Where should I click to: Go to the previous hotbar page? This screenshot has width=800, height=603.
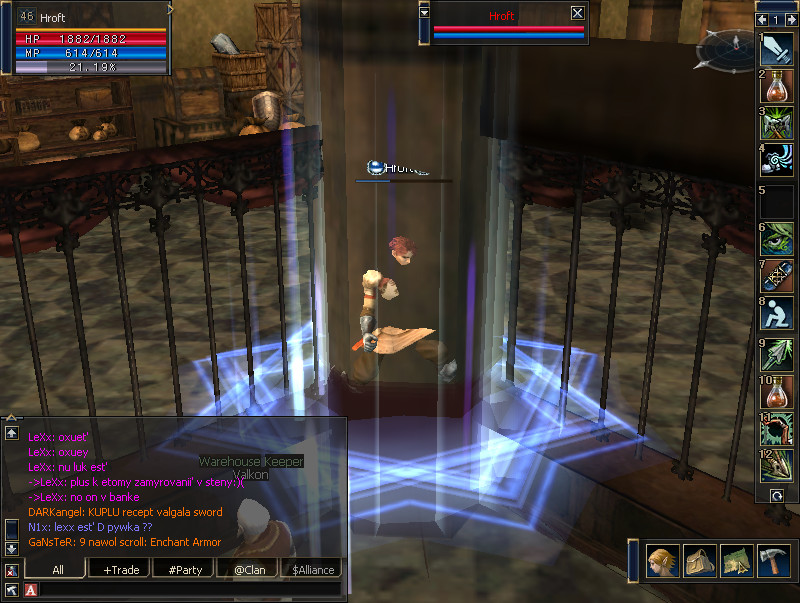[763, 19]
